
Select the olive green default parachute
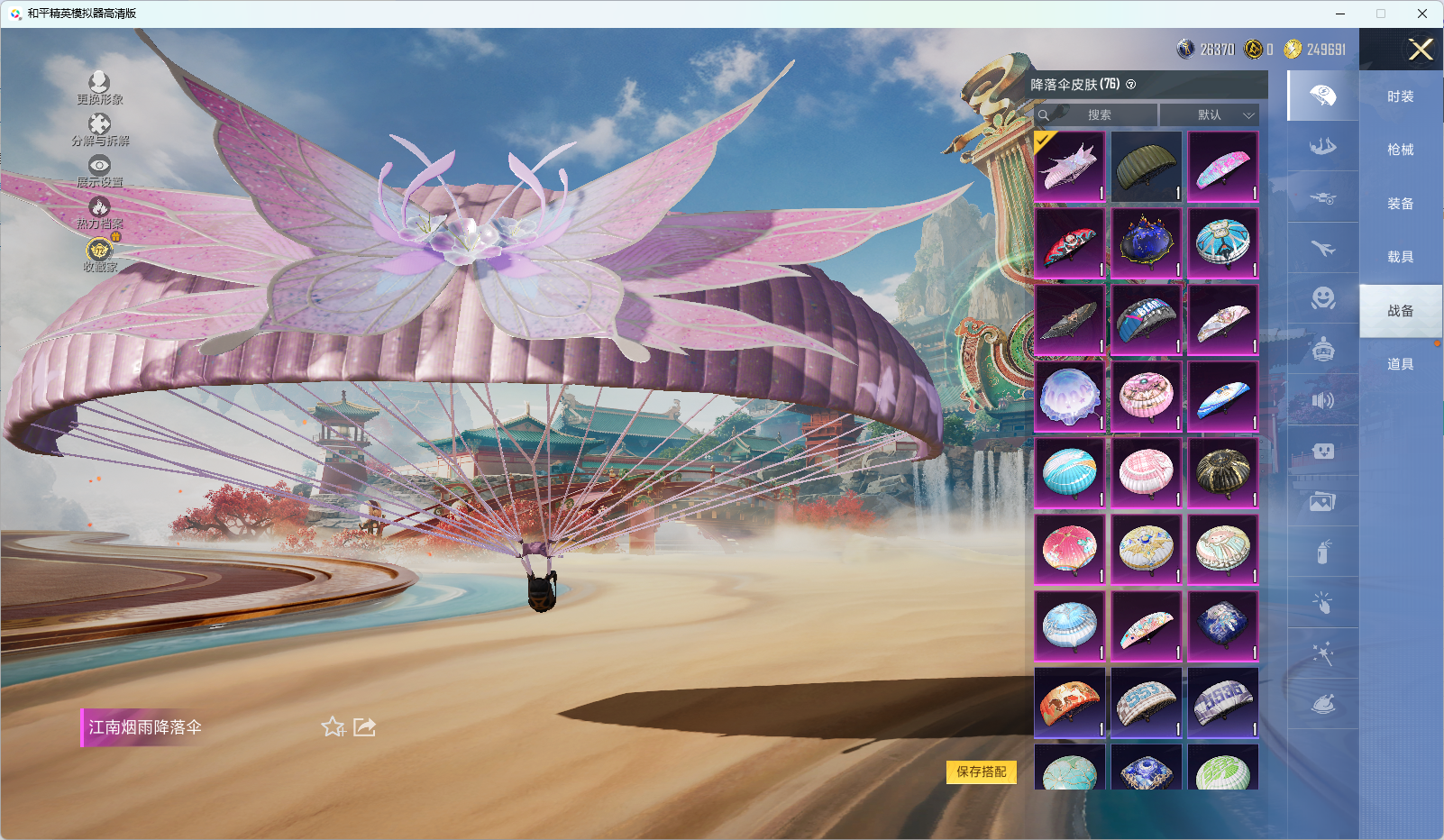[x=1146, y=167]
